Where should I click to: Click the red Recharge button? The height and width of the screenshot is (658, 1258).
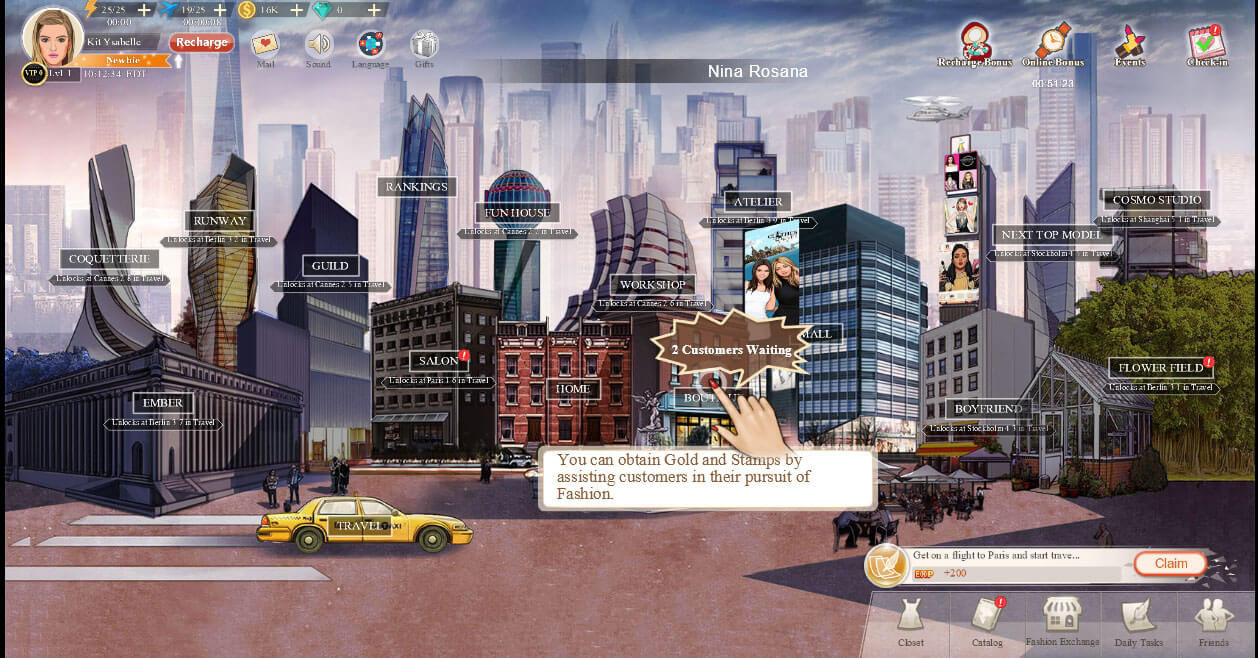coord(201,42)
